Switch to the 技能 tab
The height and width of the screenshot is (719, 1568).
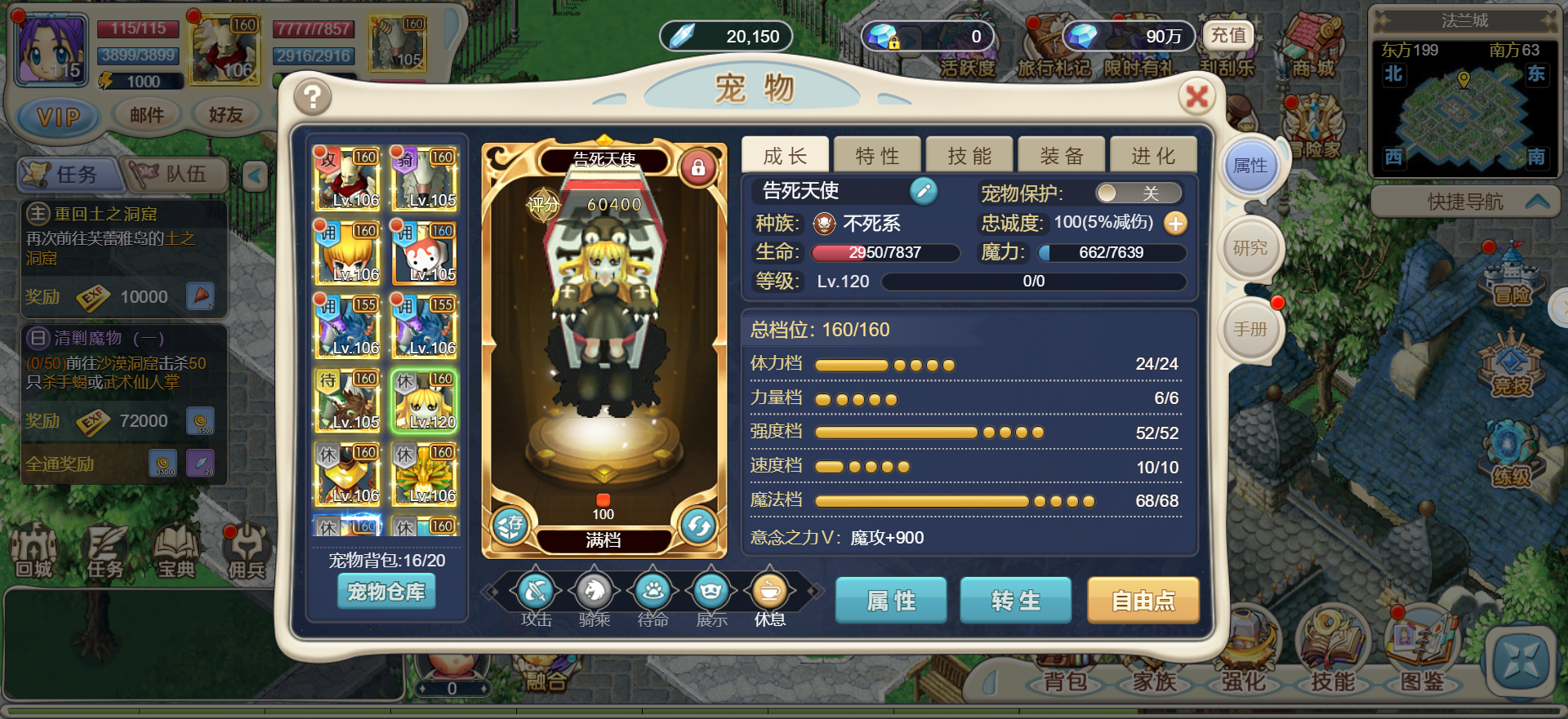(969, 153)
